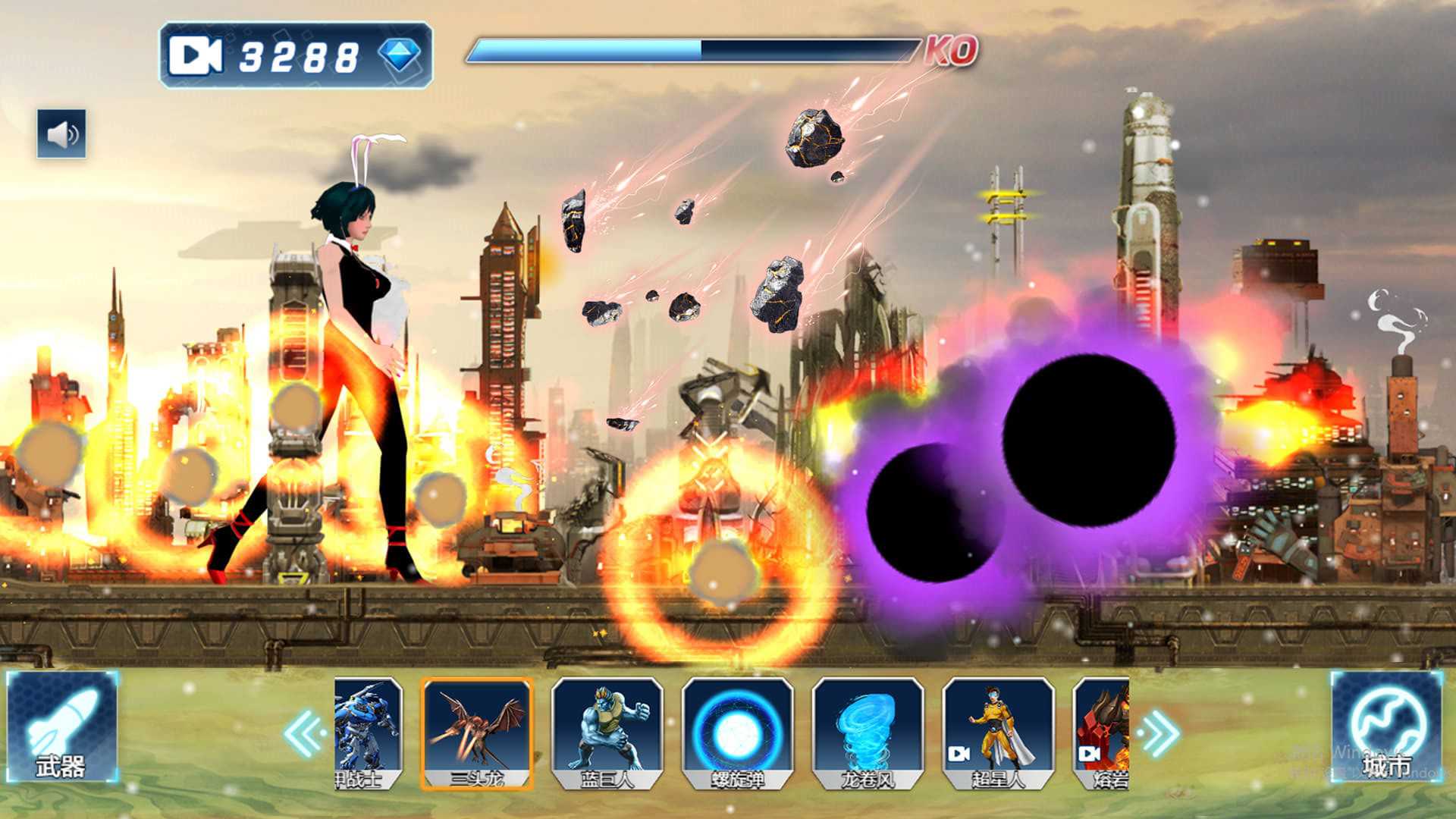Image resolution: width=1456 pixels, height=819 pixels.
Task: Select the 熔岩 lava monster card
Action: (x=1102, y=733)
